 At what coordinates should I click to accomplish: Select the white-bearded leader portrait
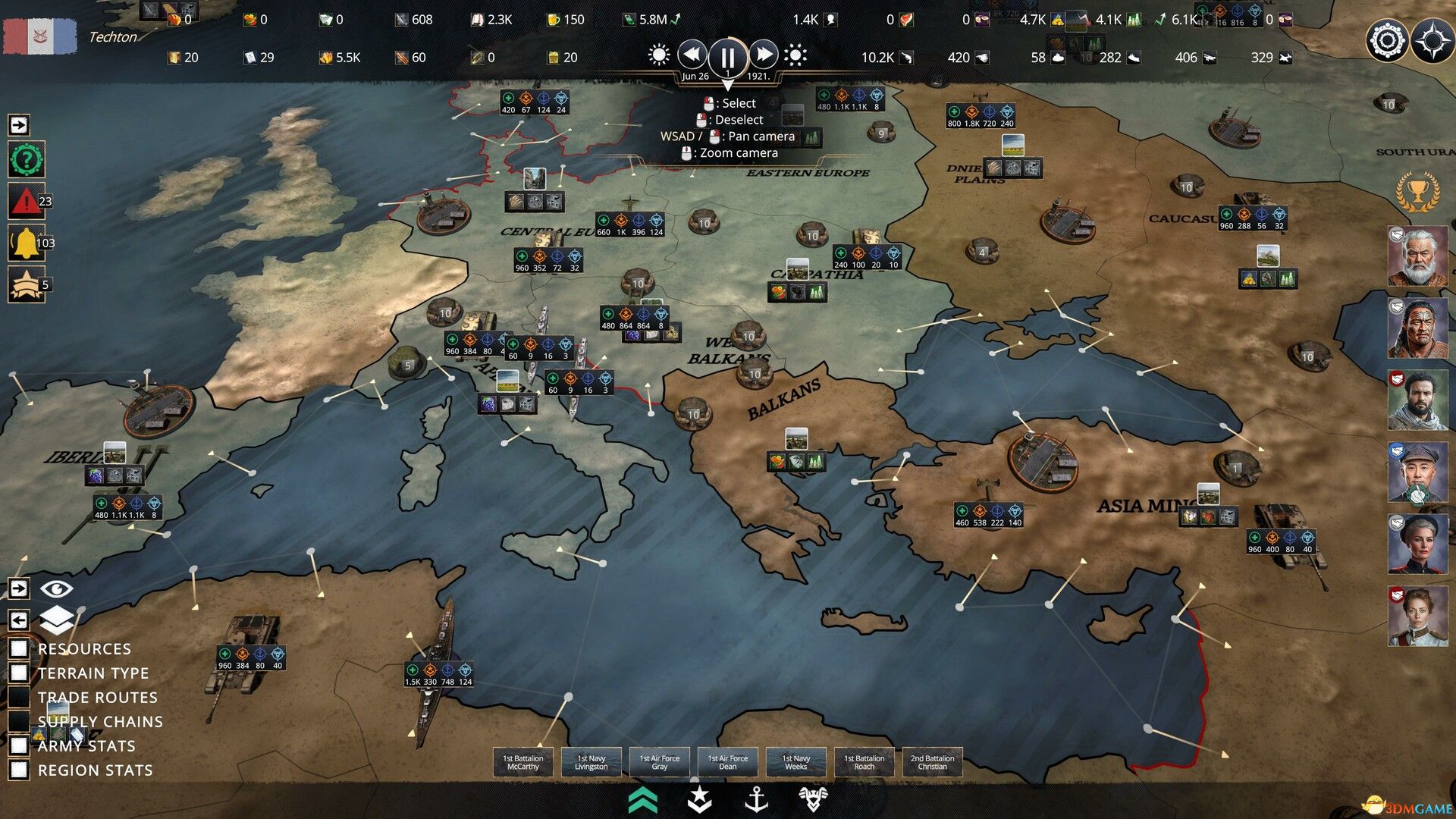1417,256
